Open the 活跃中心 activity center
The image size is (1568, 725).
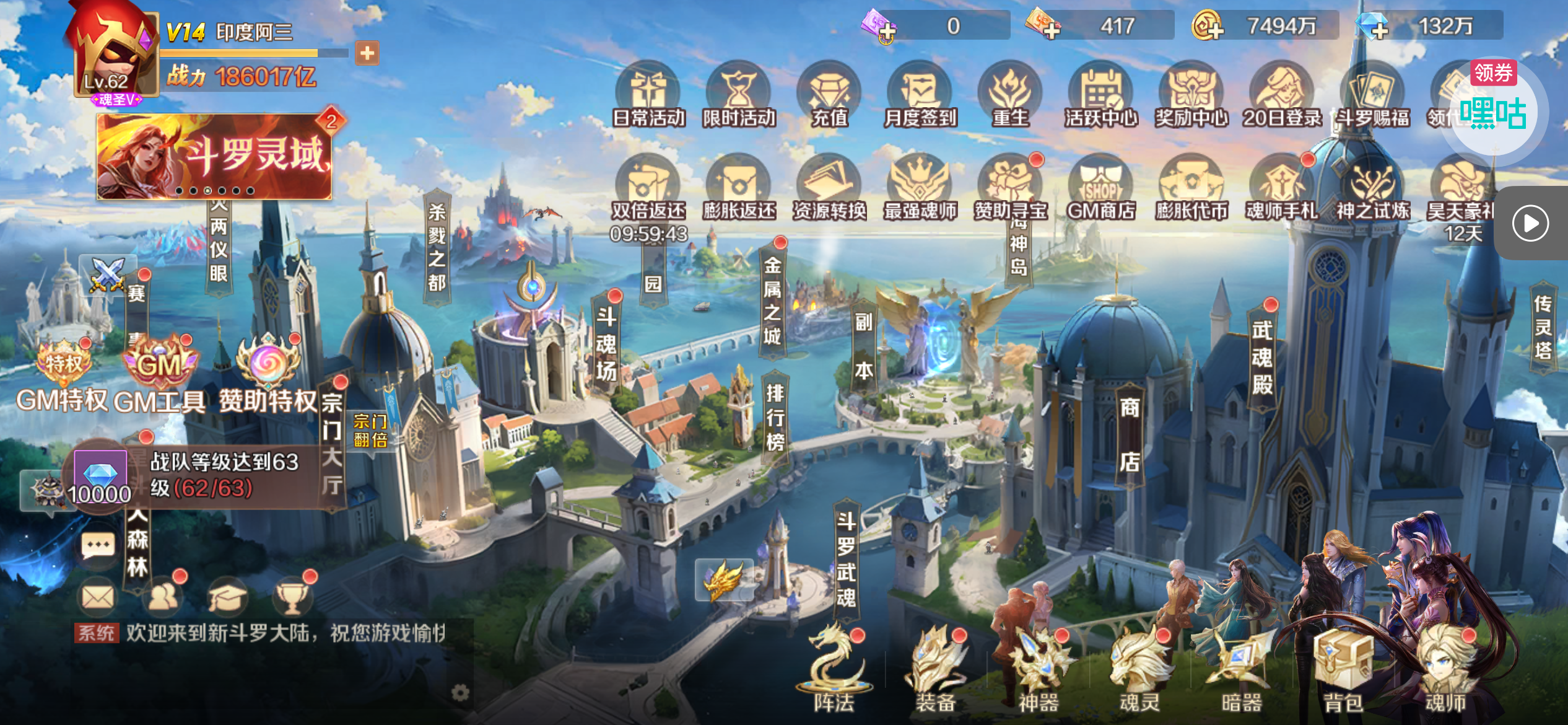1100,96
